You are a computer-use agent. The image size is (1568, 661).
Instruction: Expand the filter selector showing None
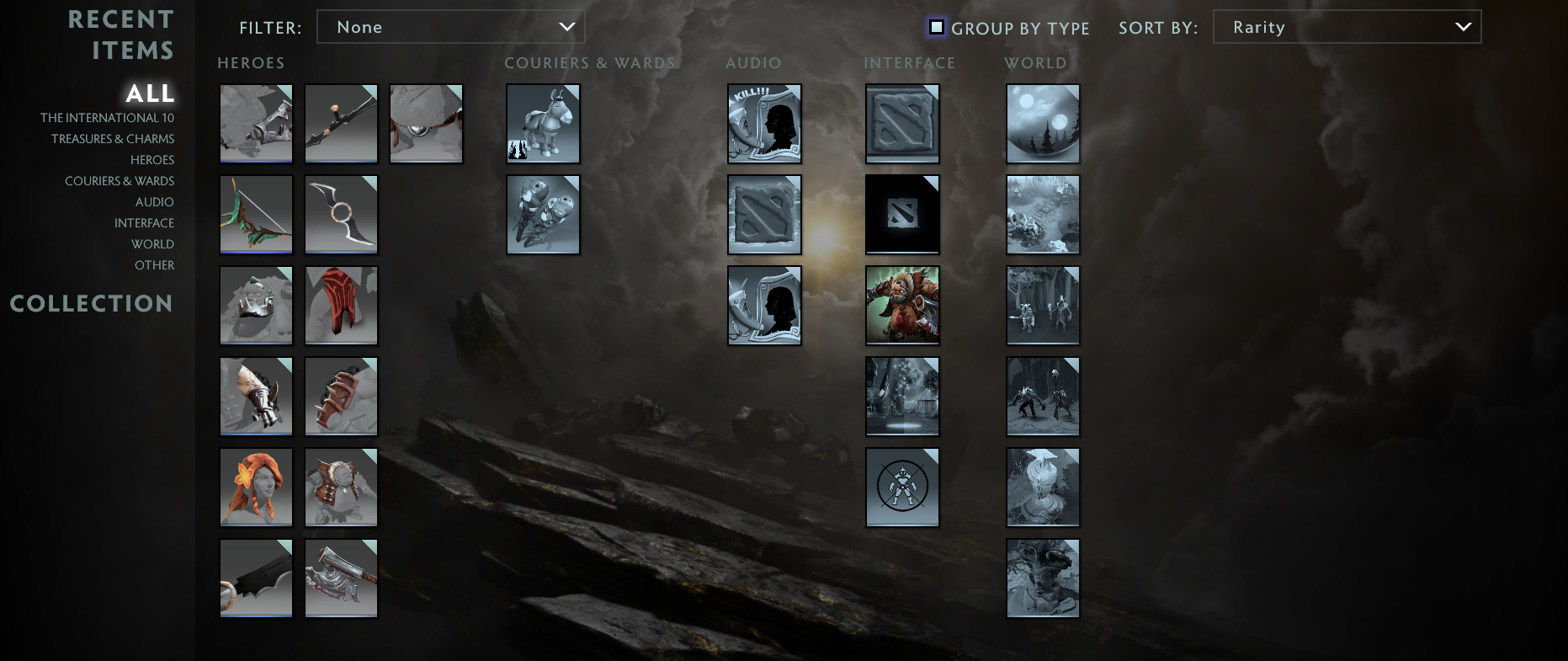450,26
